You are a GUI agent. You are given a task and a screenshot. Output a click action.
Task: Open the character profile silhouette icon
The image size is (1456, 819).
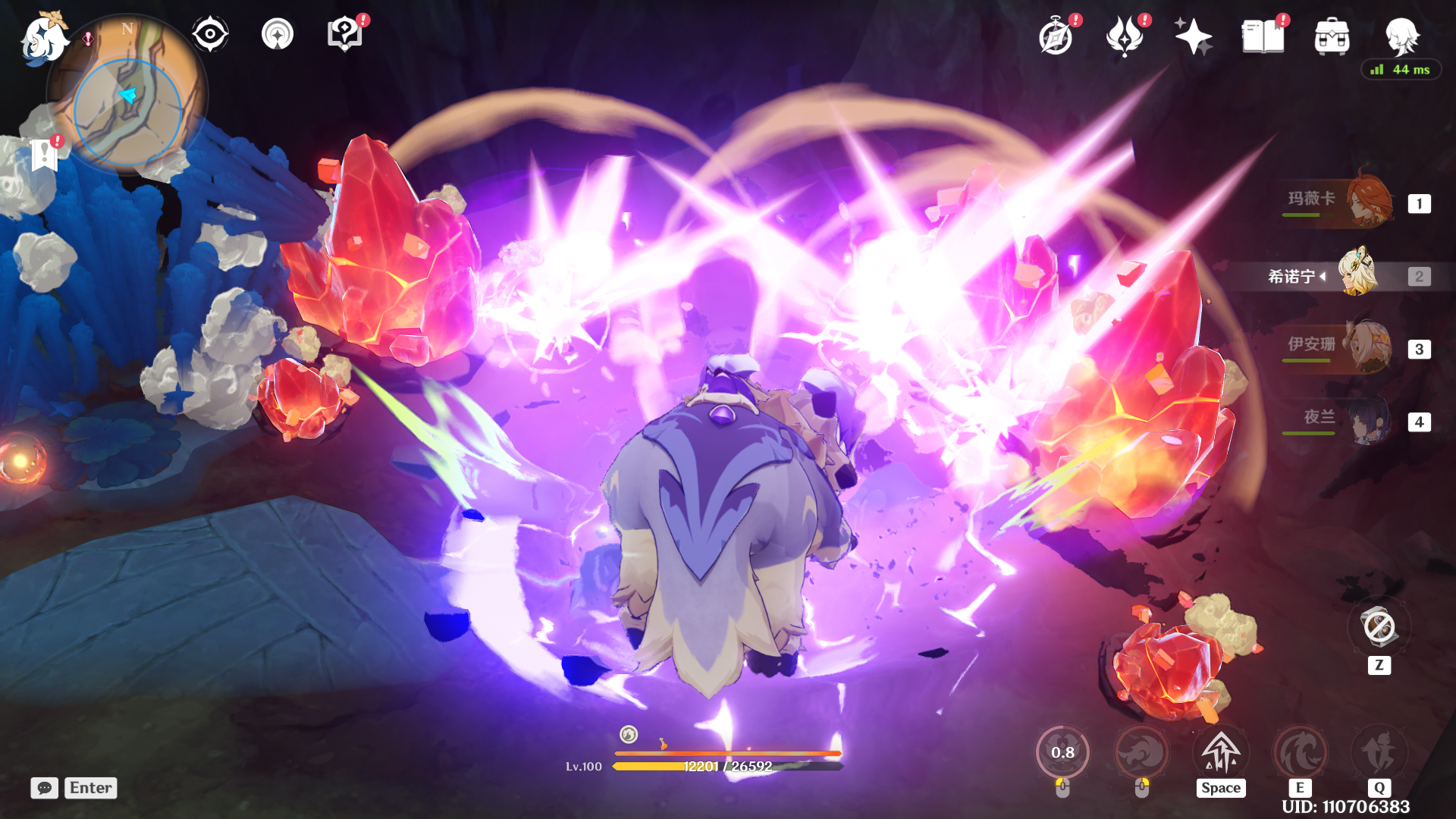click(1401, 36)
